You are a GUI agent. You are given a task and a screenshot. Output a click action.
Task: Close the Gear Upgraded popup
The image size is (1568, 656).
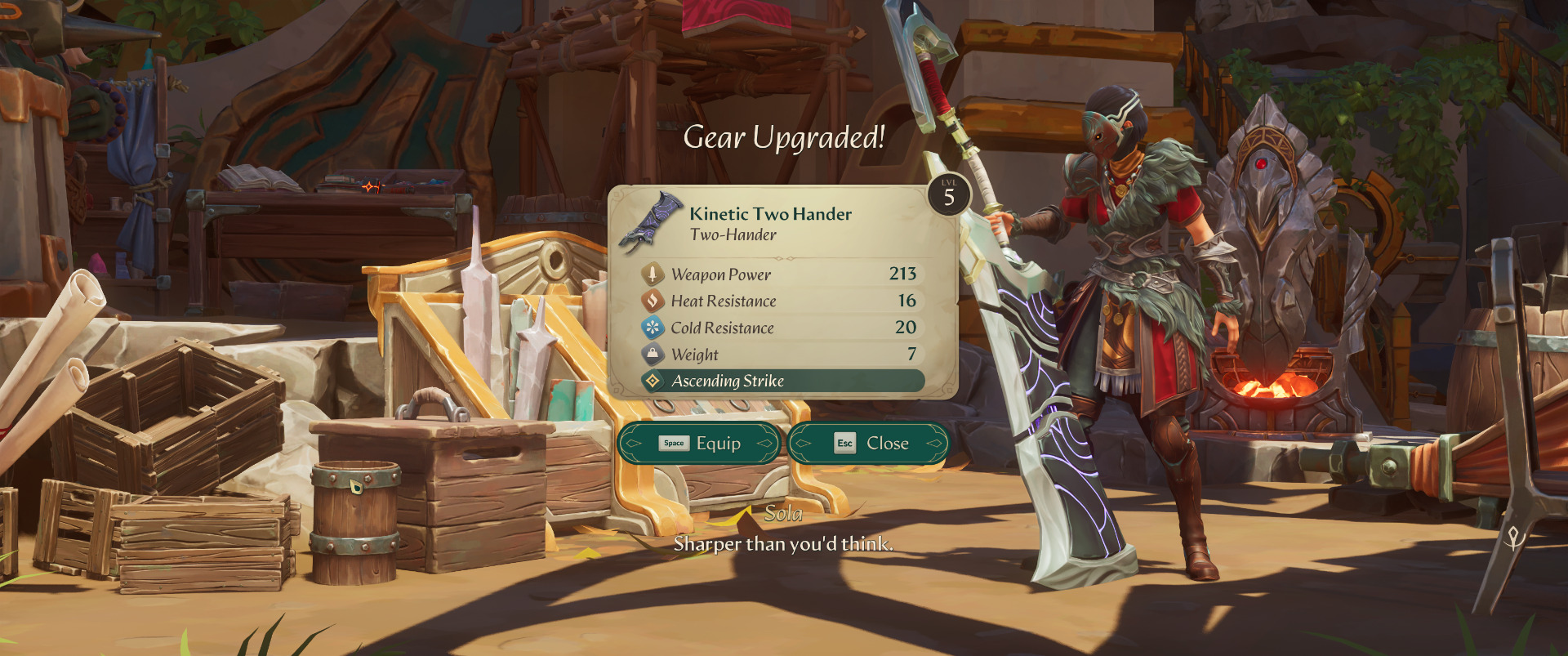click(x=870, y=444)
